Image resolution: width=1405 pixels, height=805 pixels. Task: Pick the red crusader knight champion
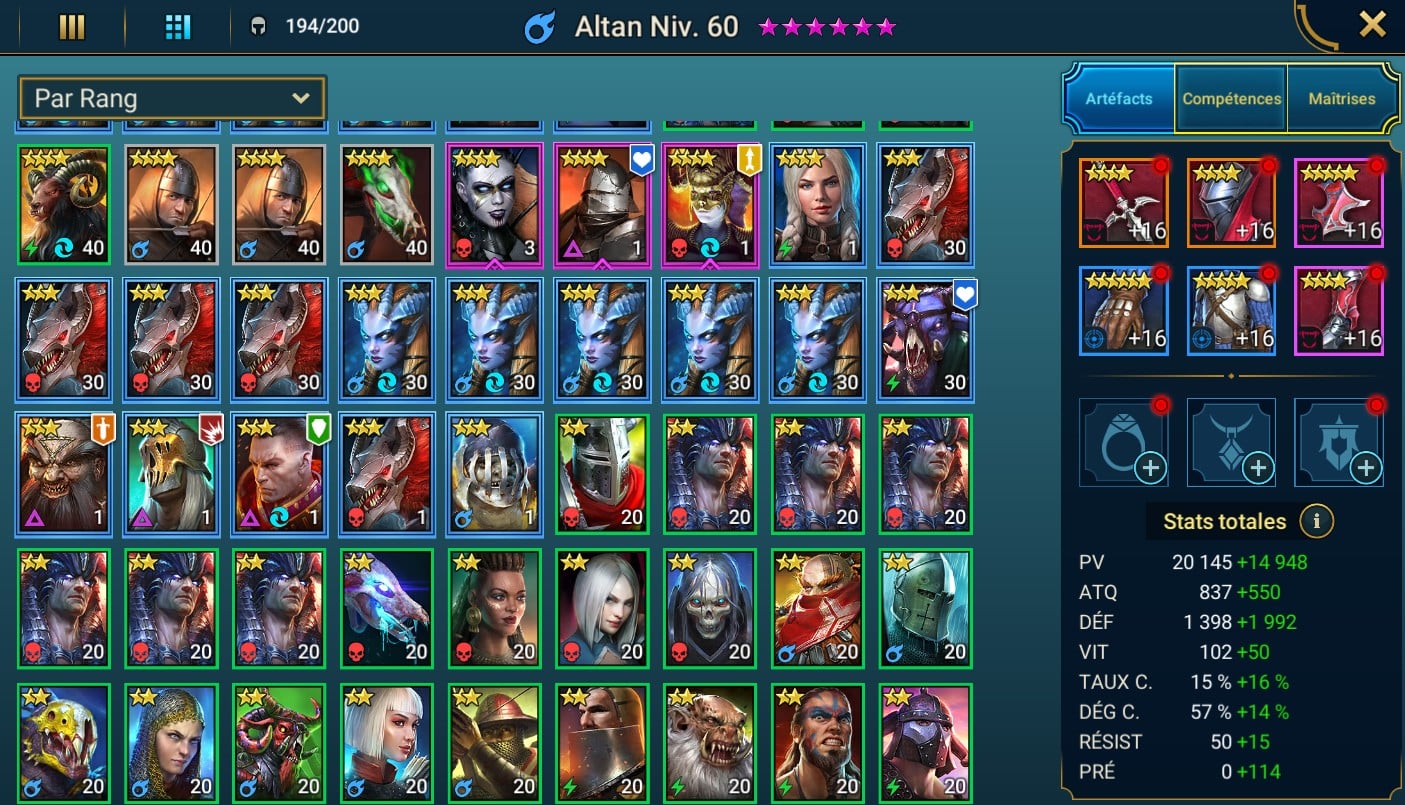(603, 472)
